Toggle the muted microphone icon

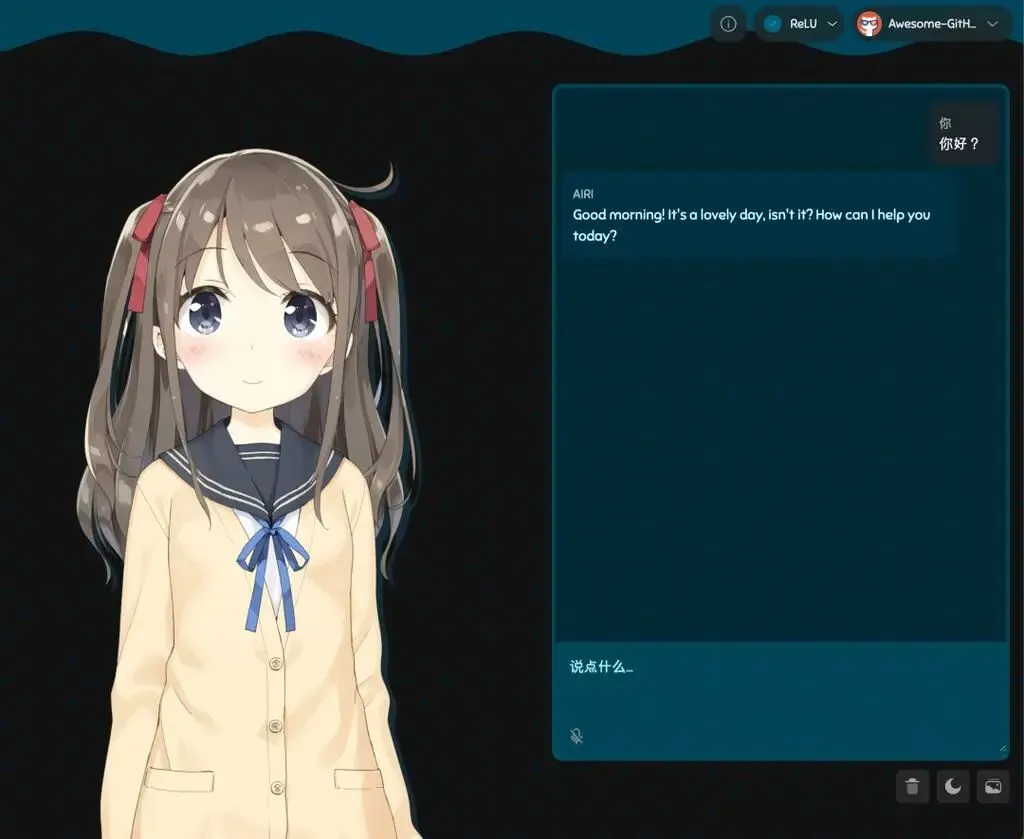tap(577, 736)
